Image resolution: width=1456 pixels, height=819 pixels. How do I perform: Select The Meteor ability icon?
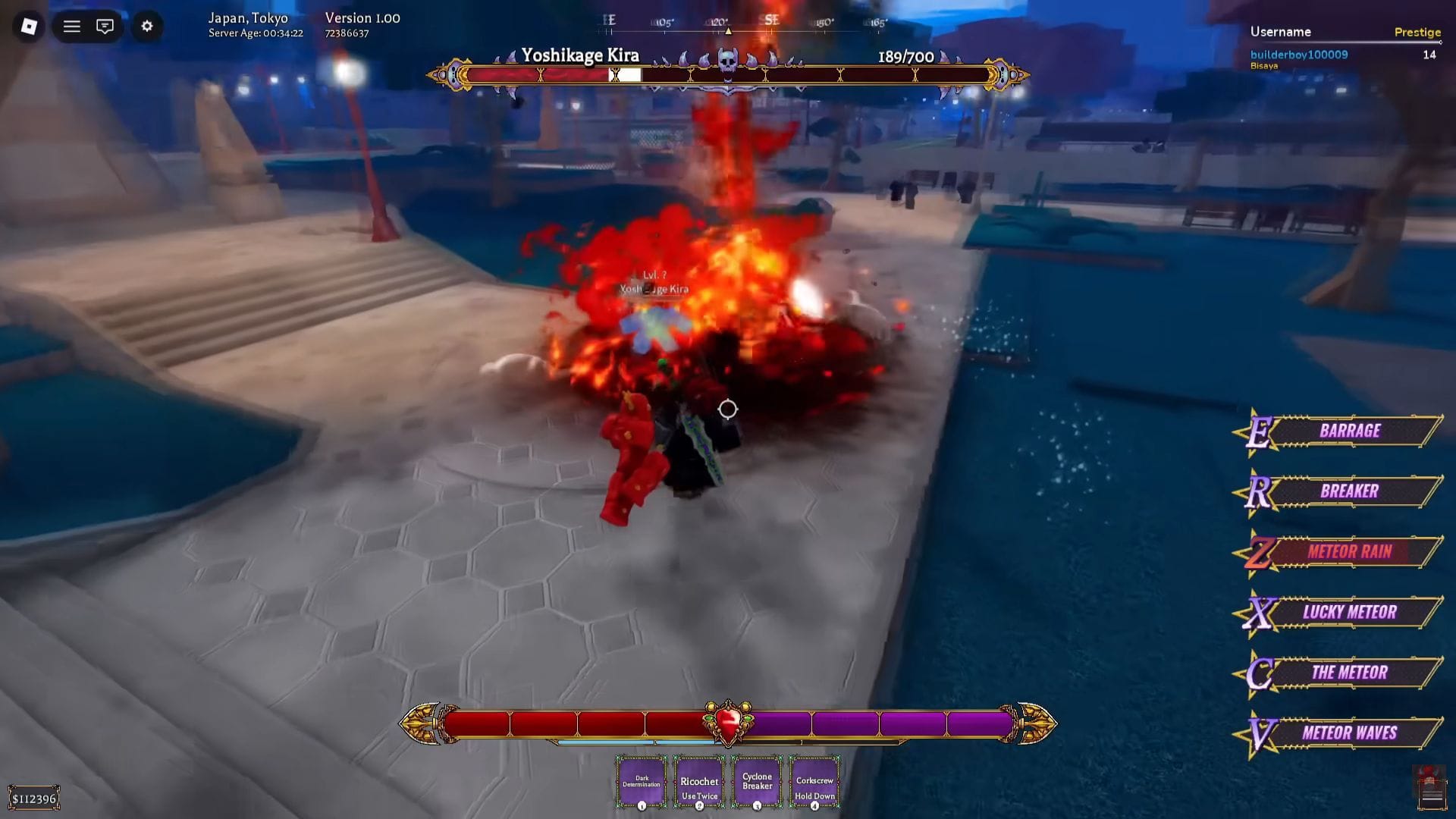1351,672
